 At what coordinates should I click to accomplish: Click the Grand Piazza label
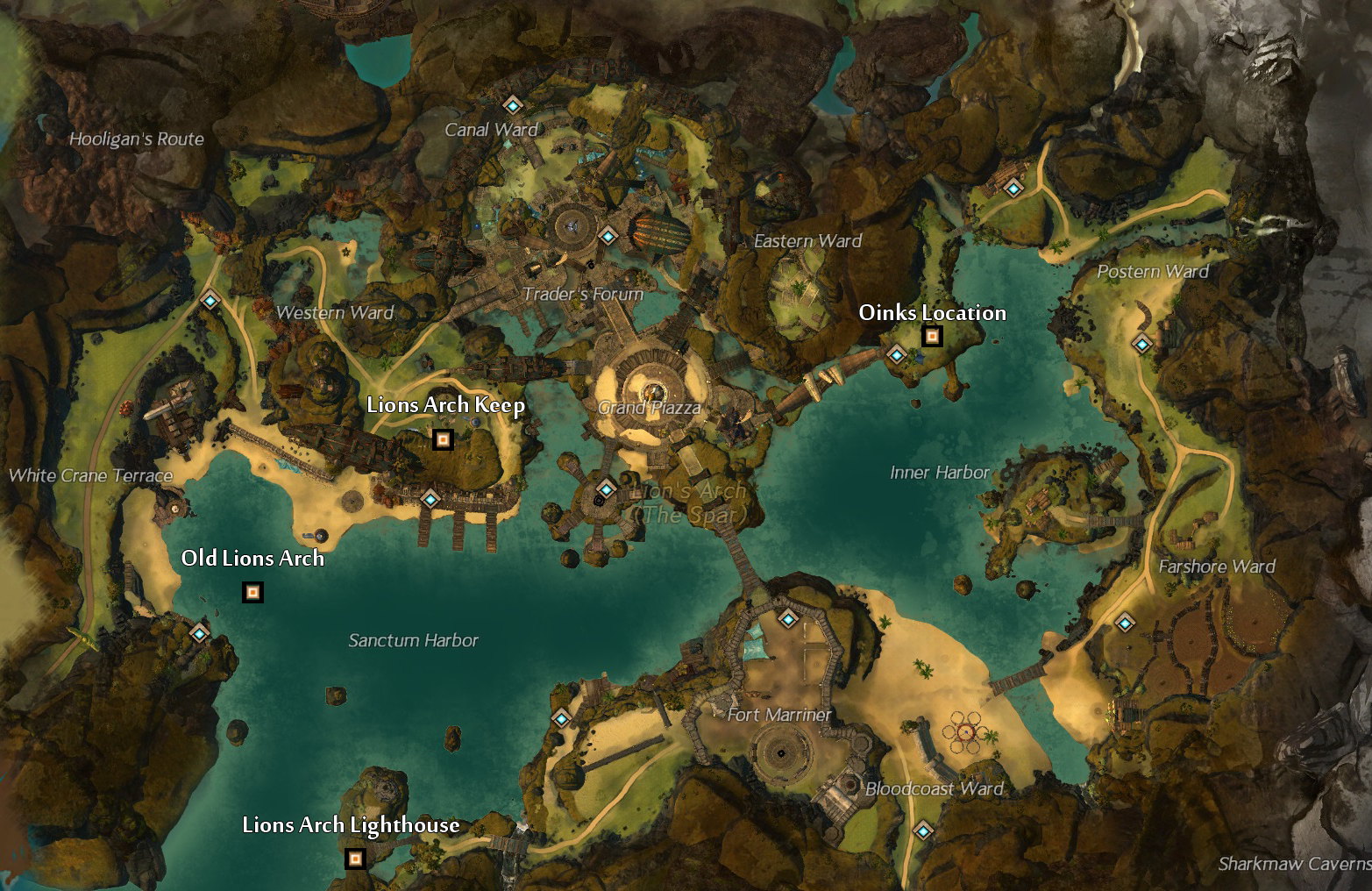[649, 407]
